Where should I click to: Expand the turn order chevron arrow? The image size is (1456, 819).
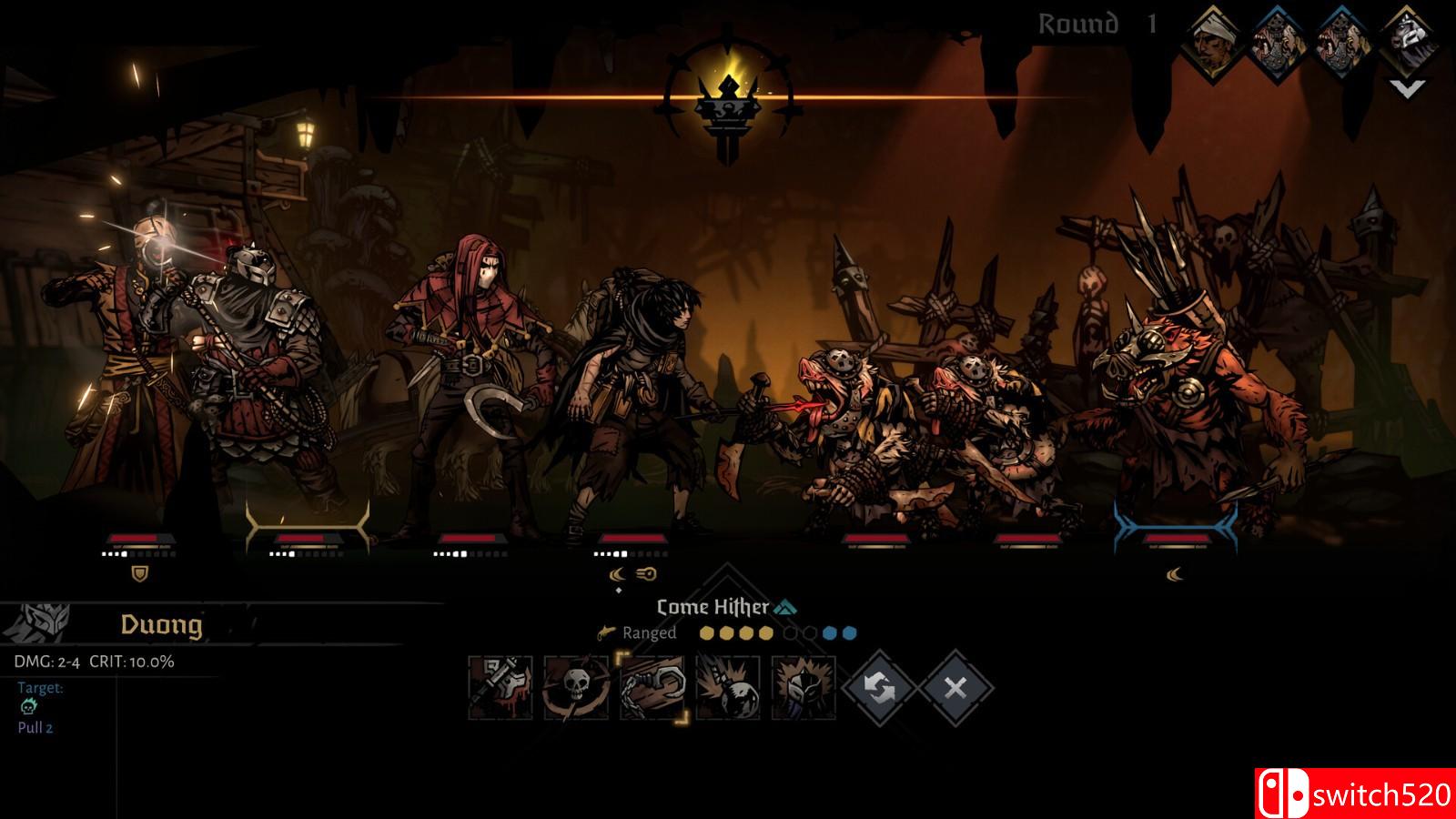pos(1407,88)
